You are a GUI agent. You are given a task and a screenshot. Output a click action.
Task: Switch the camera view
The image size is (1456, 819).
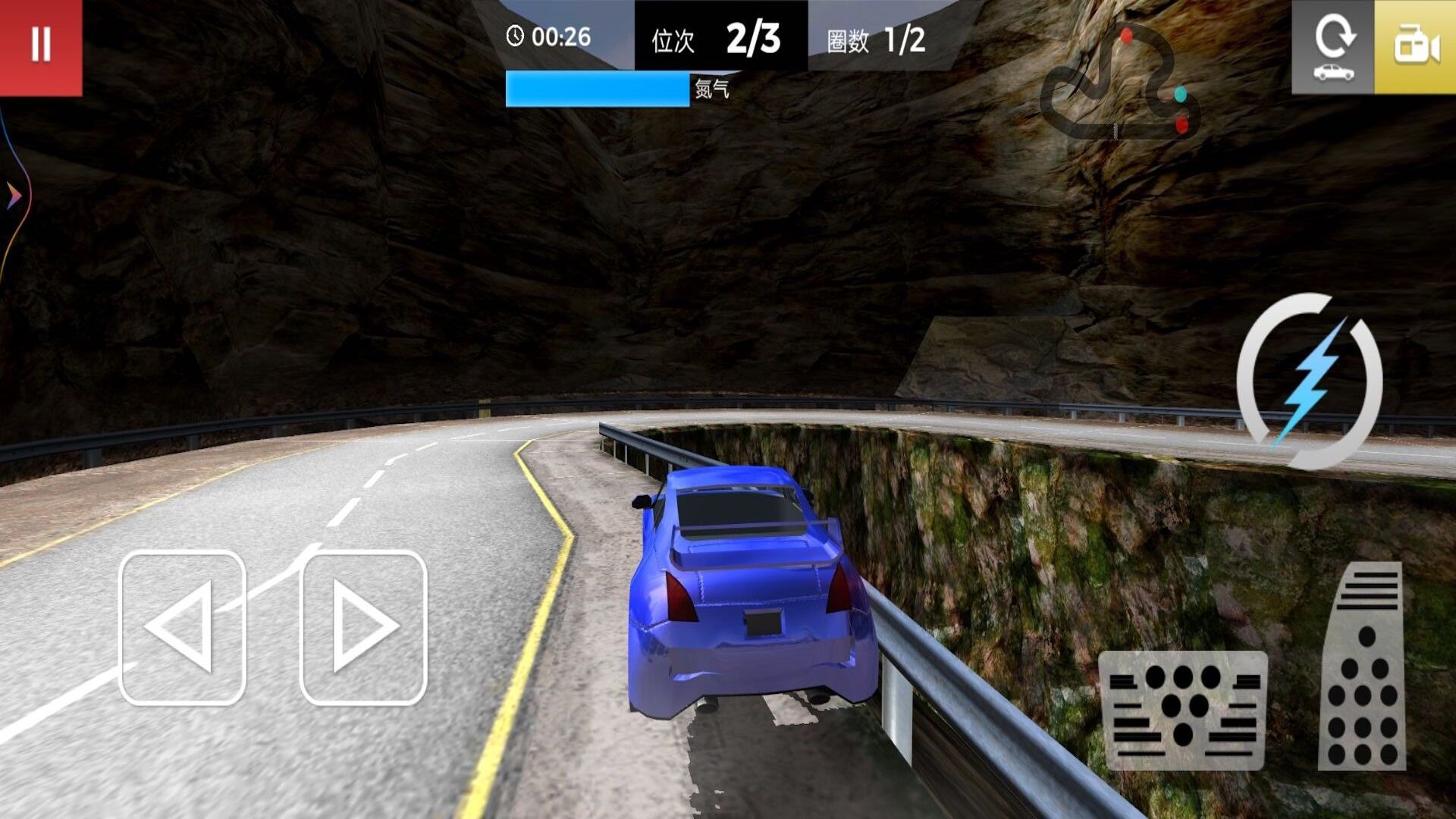click(1415, 47)
